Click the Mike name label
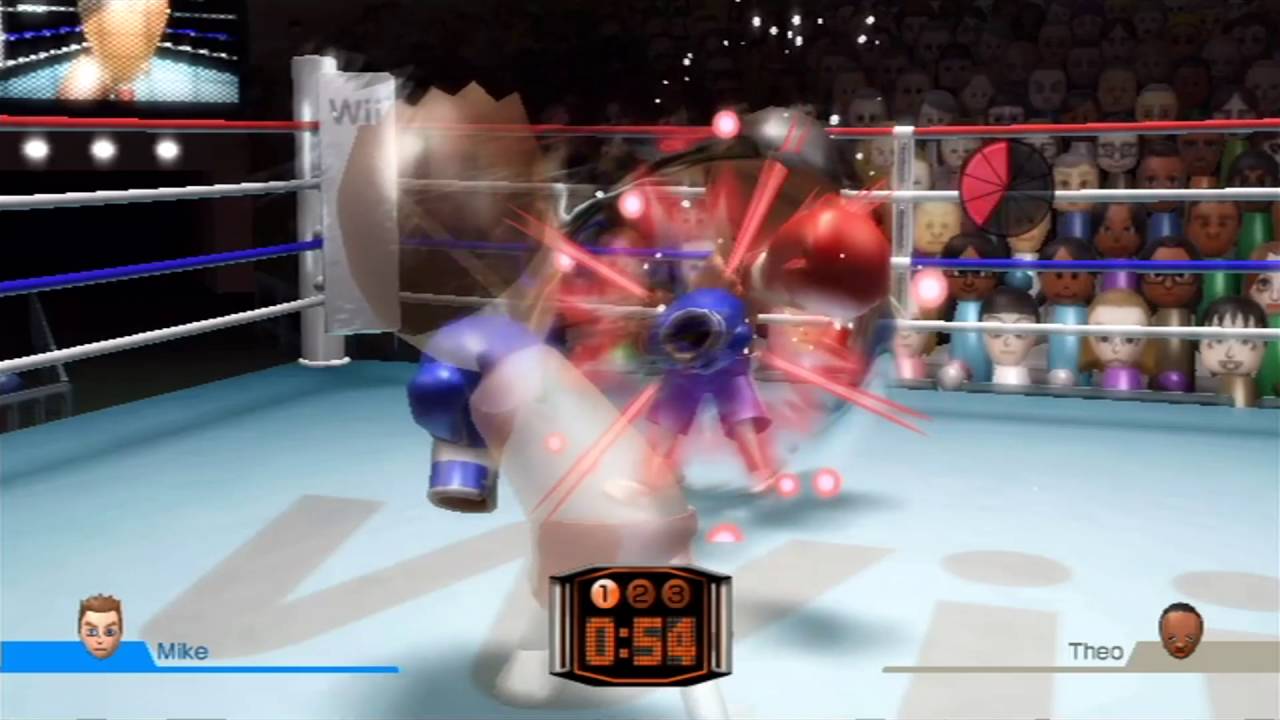Screen dimensions: 1280x720 coord(184,652)
